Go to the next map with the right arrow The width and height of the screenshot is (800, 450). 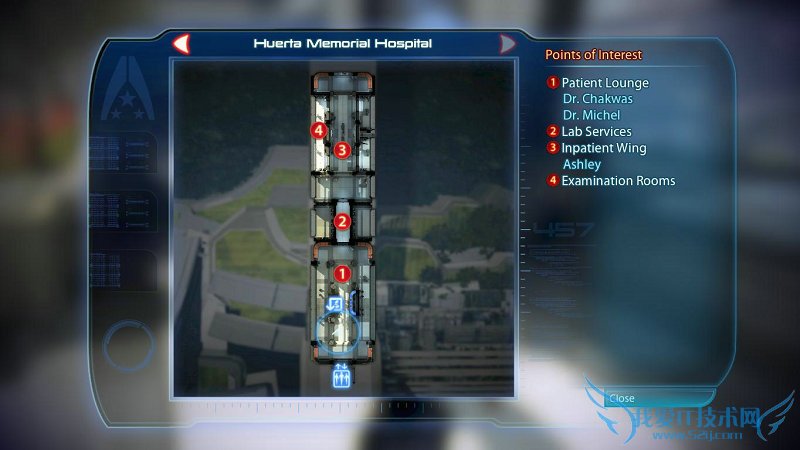507,44
